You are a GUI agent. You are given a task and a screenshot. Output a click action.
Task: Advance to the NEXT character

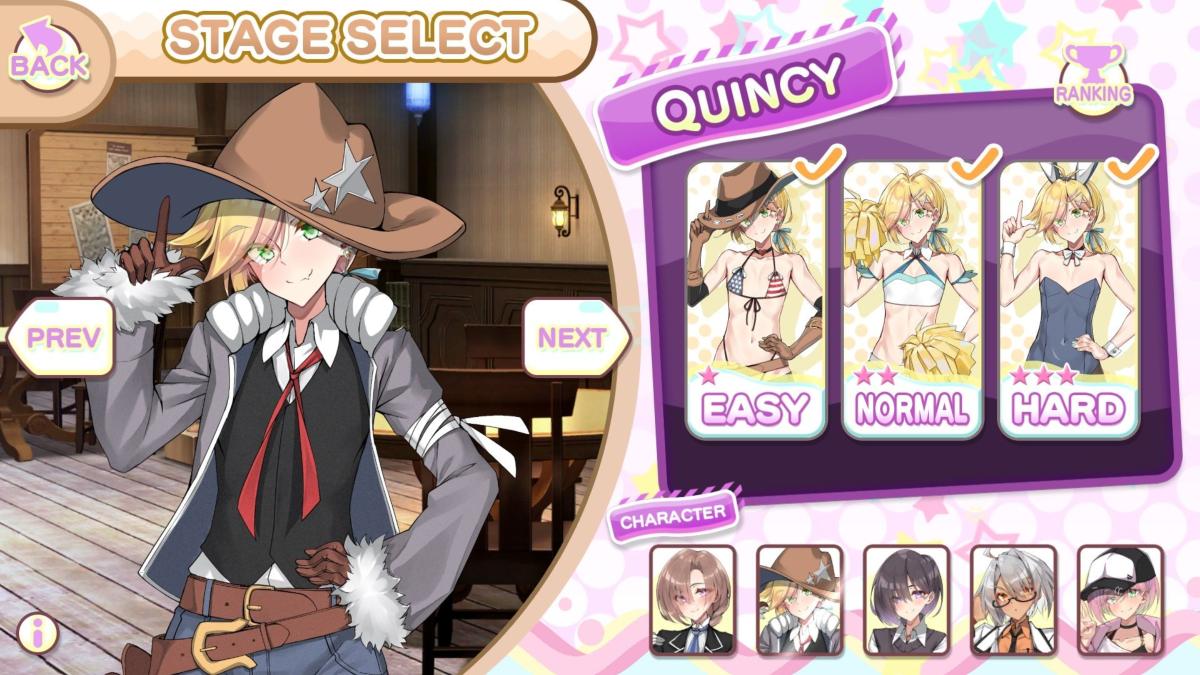(573, 337)
